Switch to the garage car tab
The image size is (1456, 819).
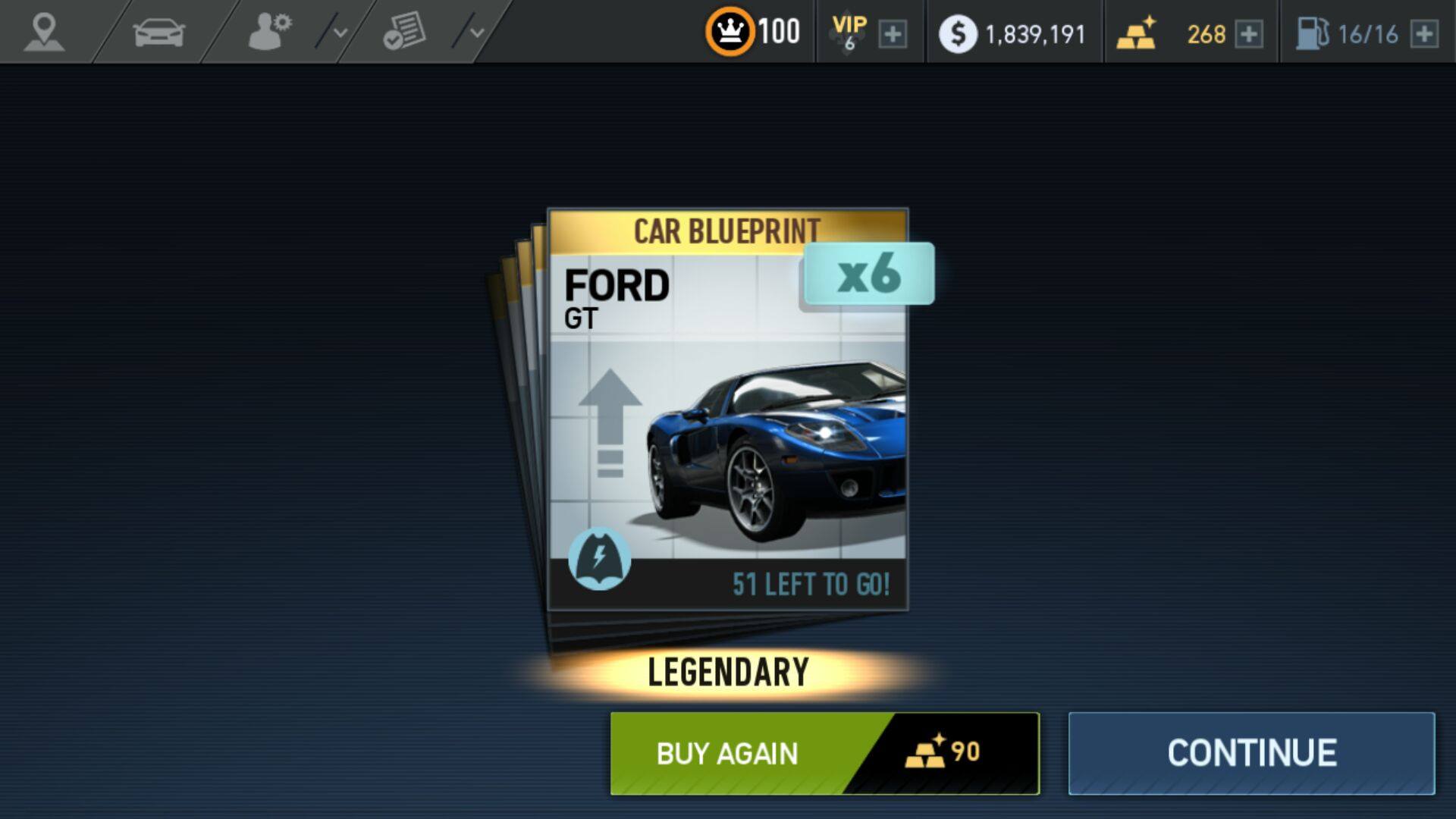click(158, 33)
